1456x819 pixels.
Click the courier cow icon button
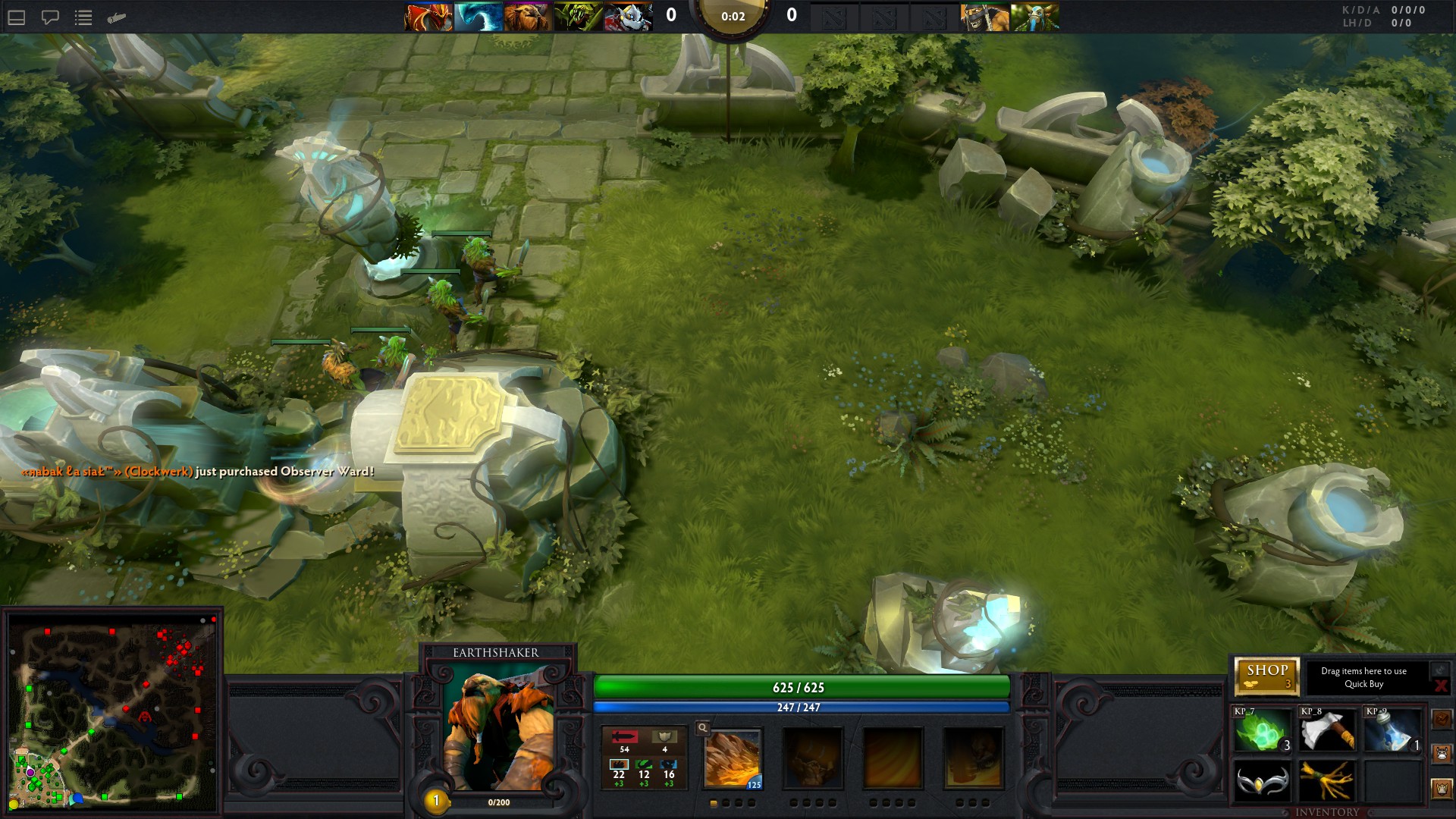pyautogui.click(x=1442, y=754)
